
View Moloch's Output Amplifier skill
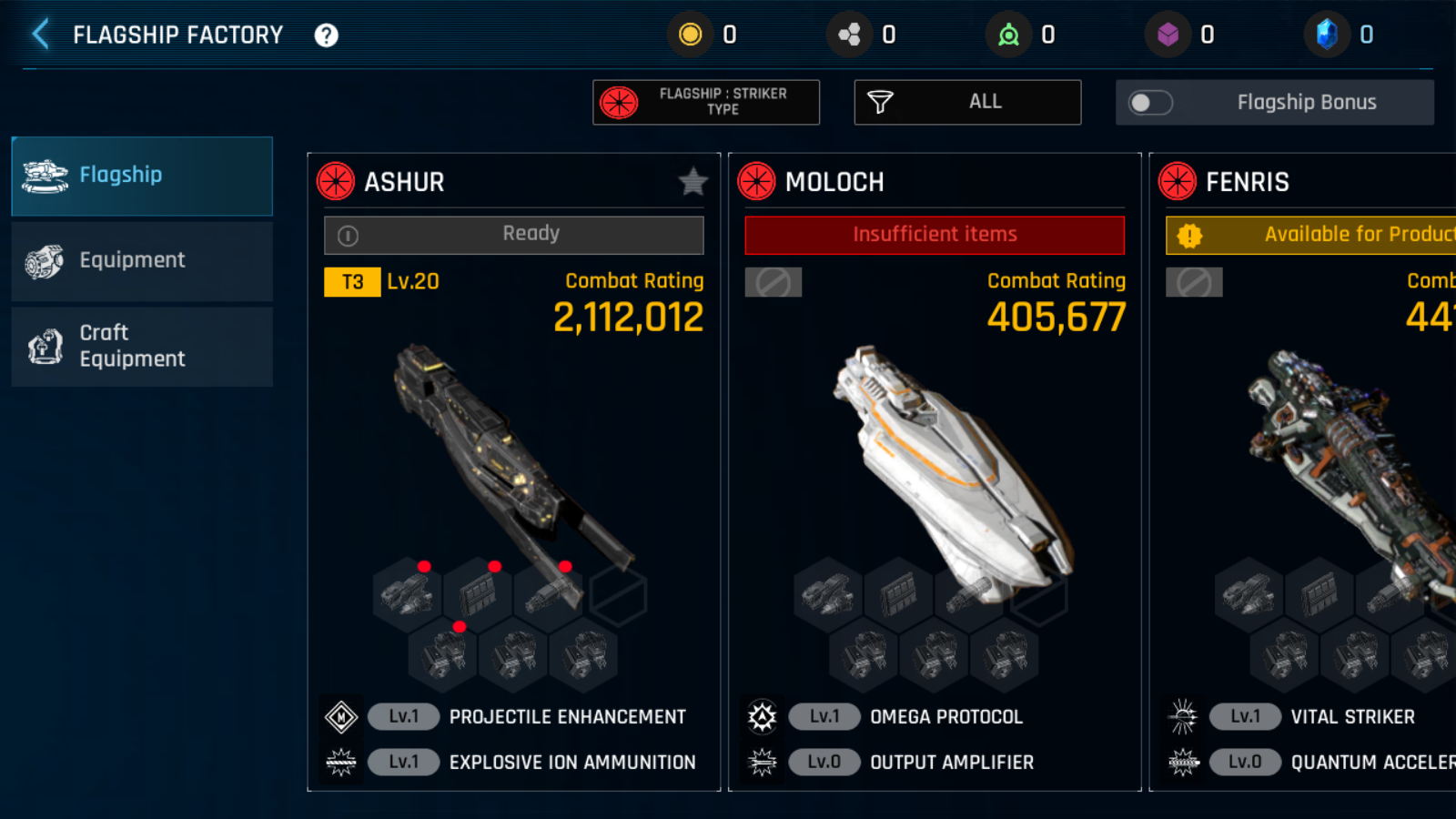tap(951, 763)
